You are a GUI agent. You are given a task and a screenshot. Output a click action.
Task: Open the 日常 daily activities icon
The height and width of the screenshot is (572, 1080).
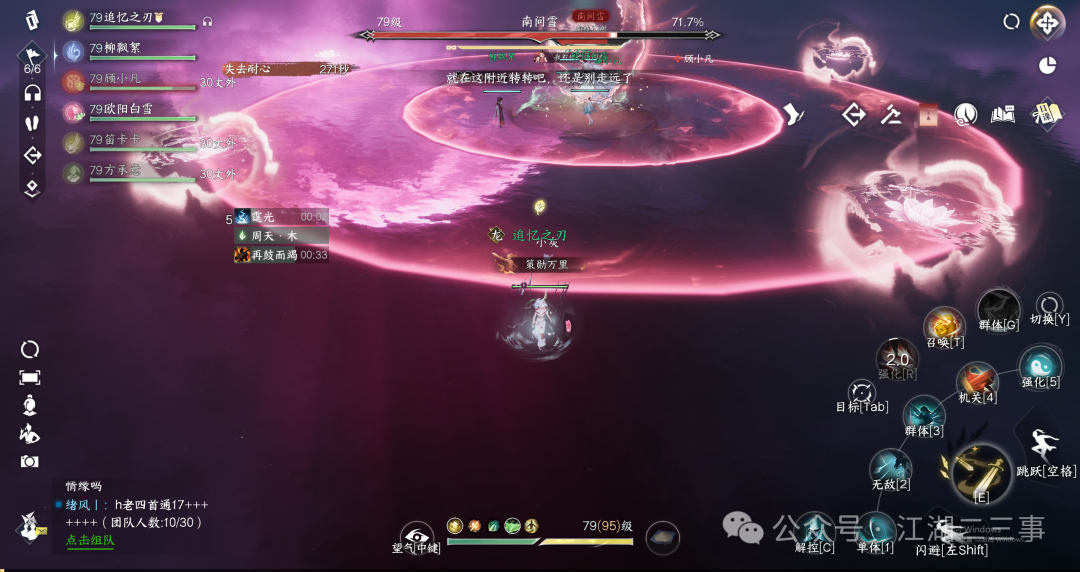pos(1045,114)
